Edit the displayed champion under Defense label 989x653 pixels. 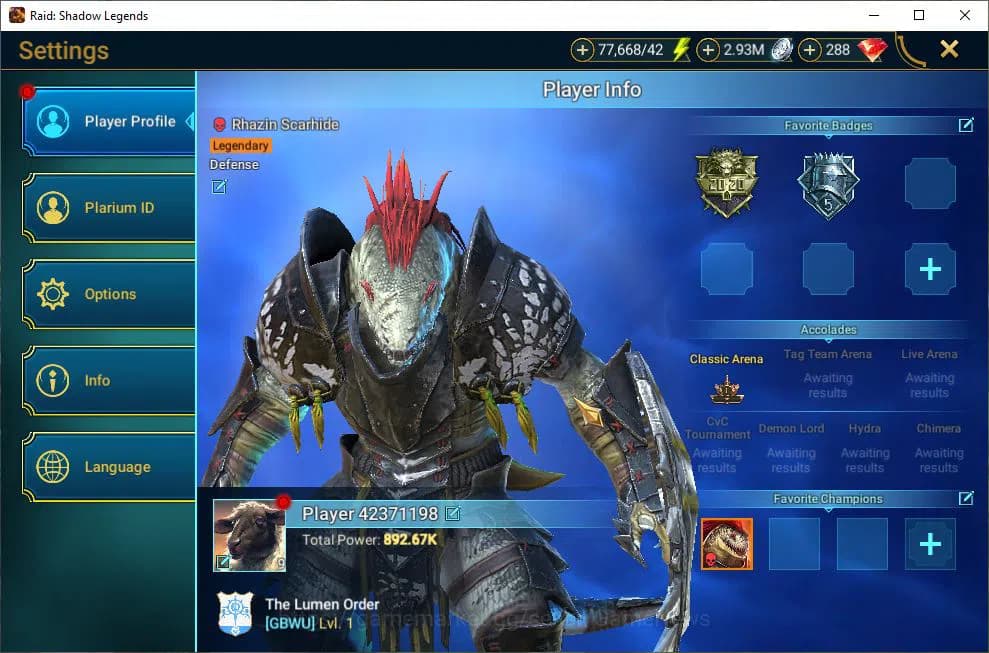click(x=219, y=186)
